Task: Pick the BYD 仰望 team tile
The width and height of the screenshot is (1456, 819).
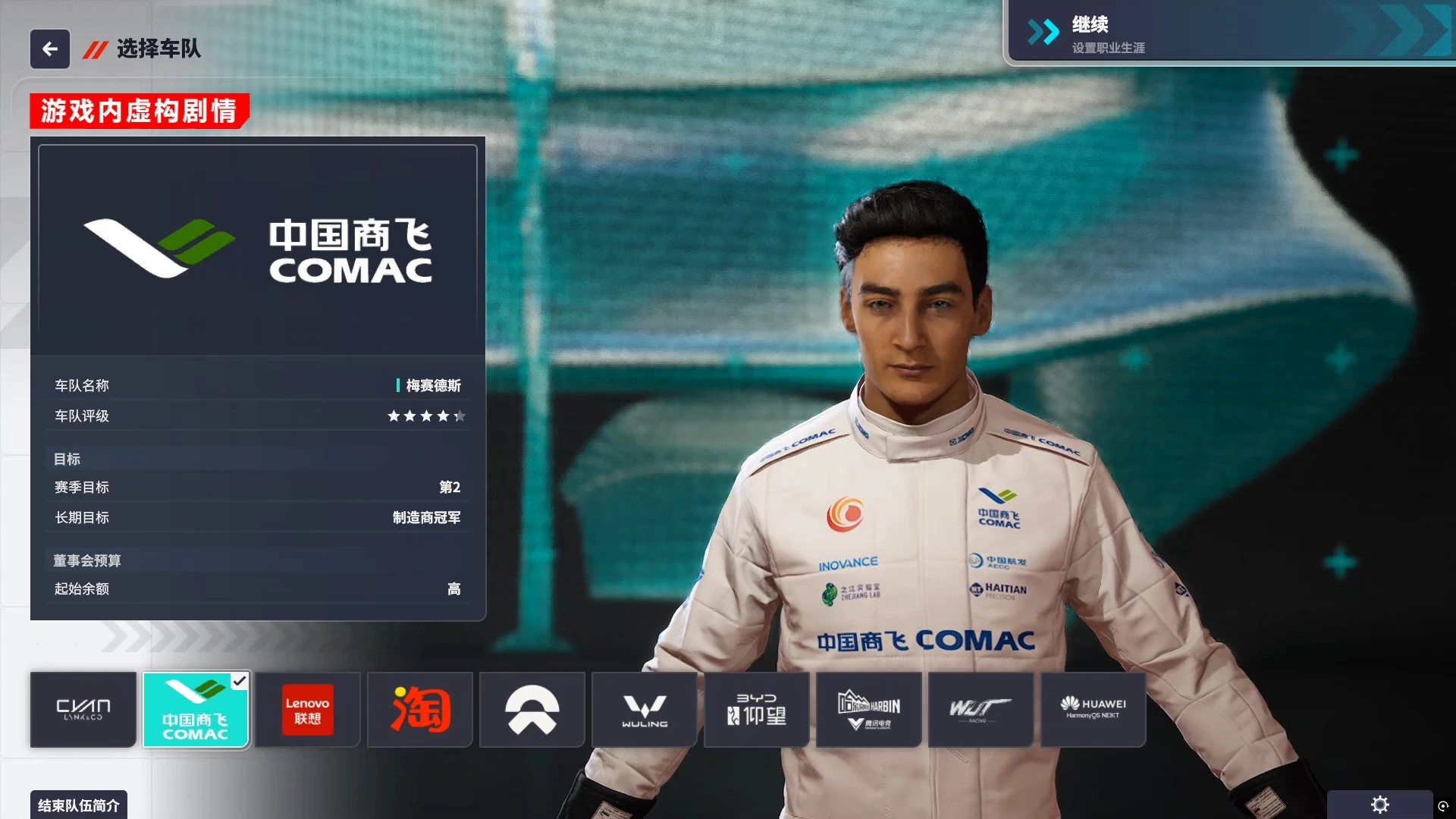Action: pos(757,710)
